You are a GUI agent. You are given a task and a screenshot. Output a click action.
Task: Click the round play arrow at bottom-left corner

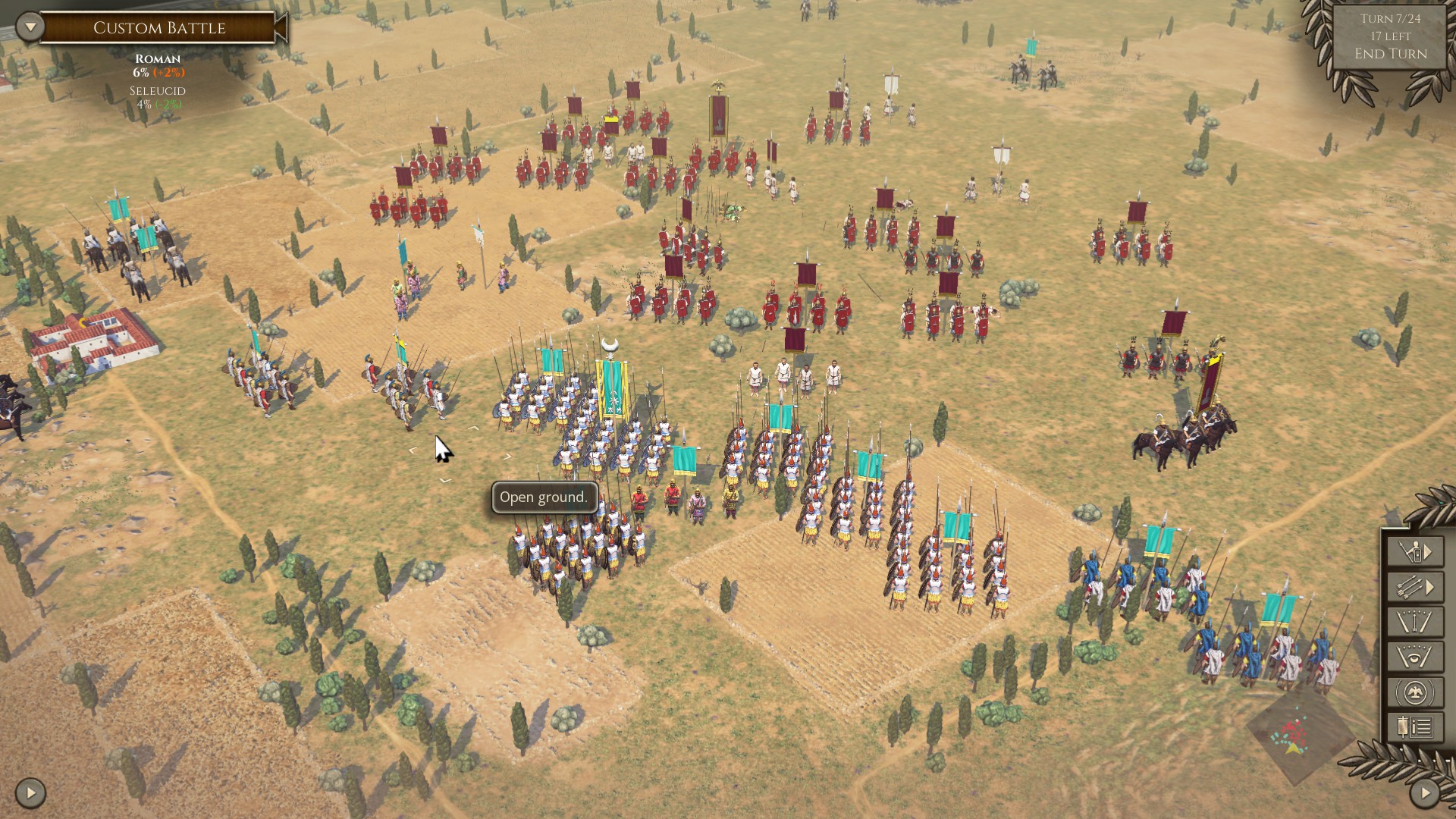pyautogui.click(x=30, y=793)
